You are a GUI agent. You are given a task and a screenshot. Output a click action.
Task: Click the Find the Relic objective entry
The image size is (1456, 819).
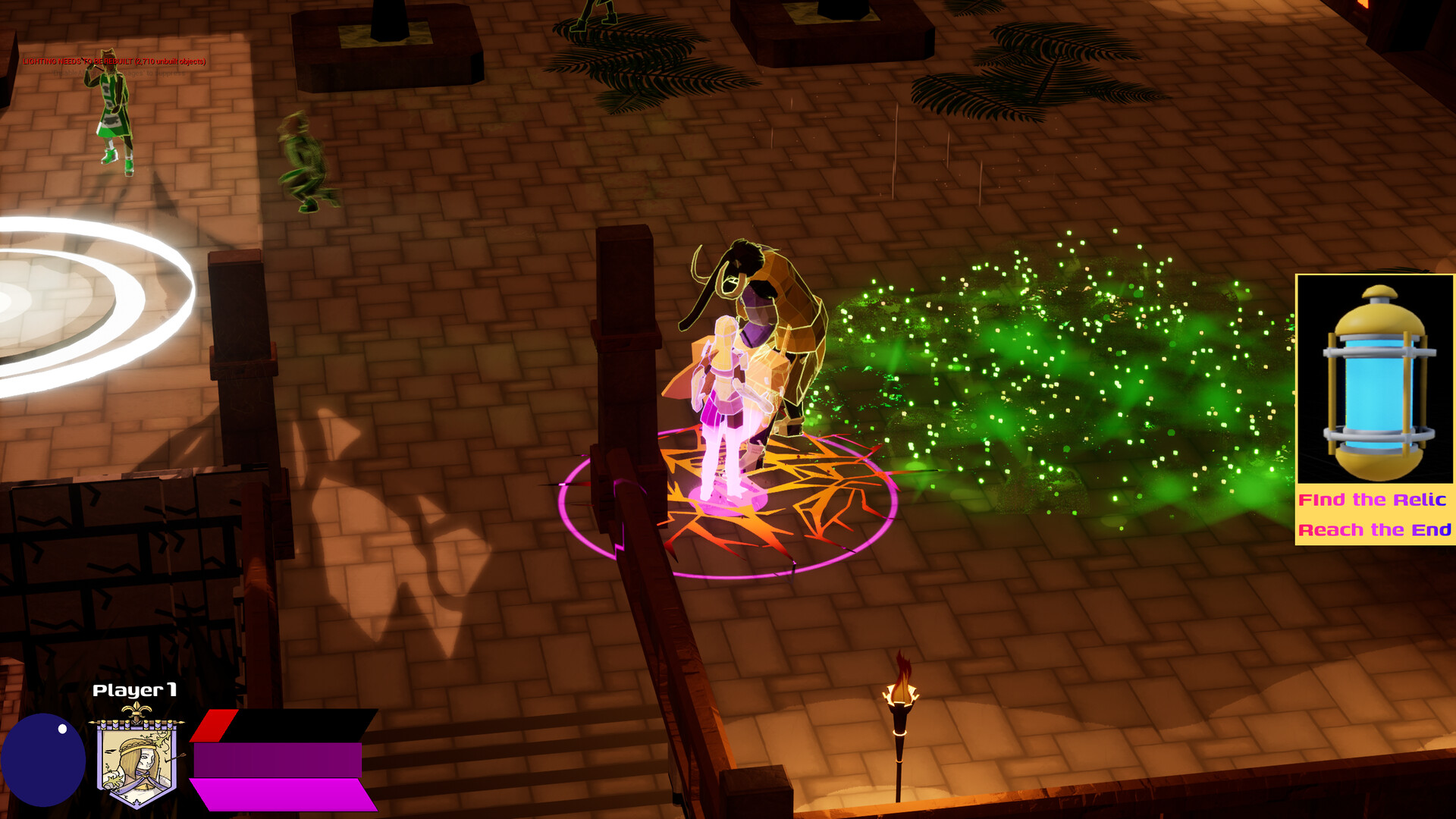(1373, 500)
